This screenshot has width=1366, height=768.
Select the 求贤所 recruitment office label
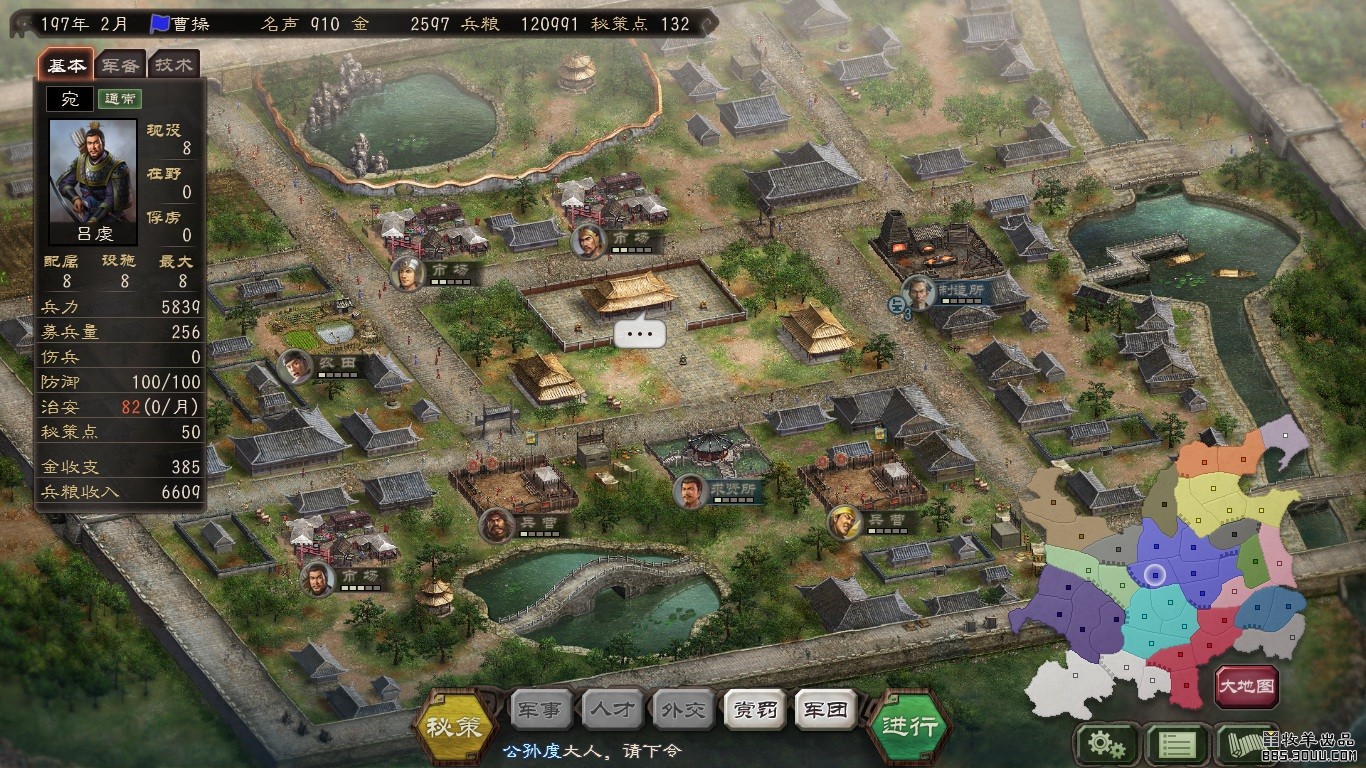[x=737, y=489]
